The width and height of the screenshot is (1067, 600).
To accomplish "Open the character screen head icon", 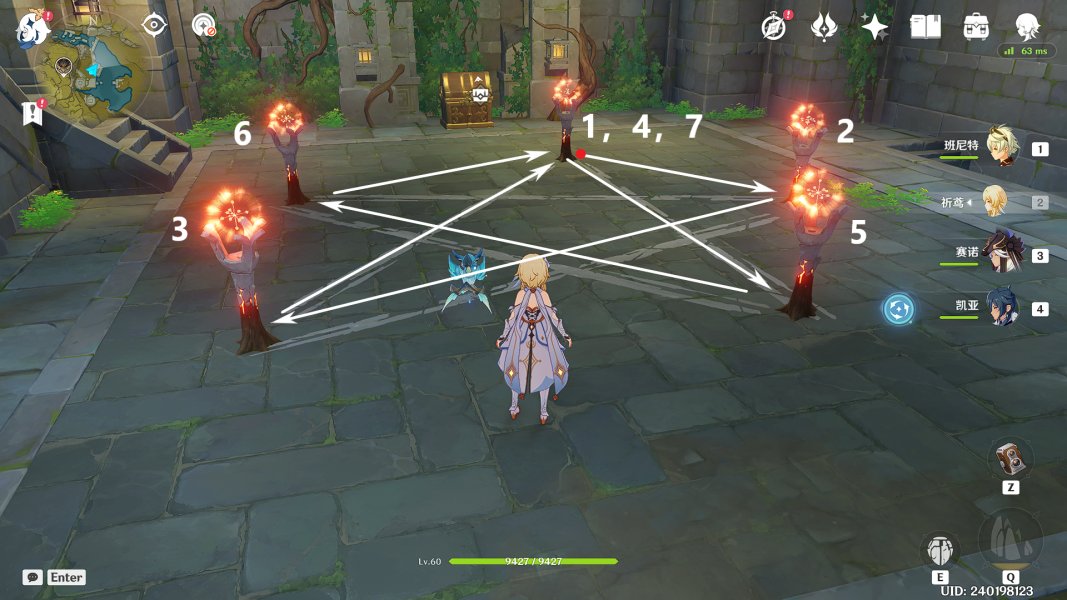I will 1028,27.
